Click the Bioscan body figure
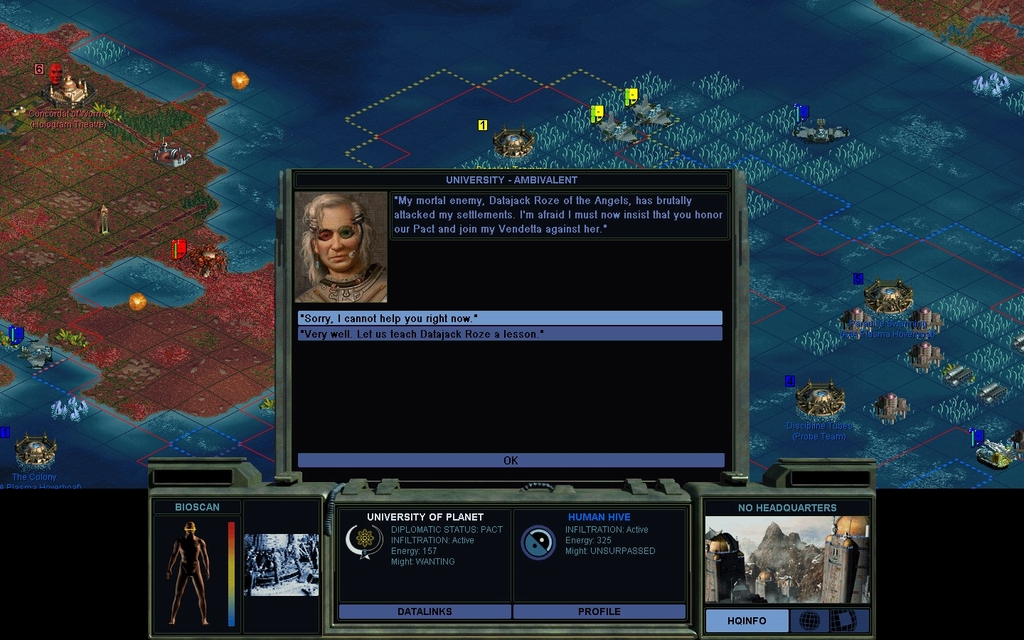 click(x=189, y=572)
